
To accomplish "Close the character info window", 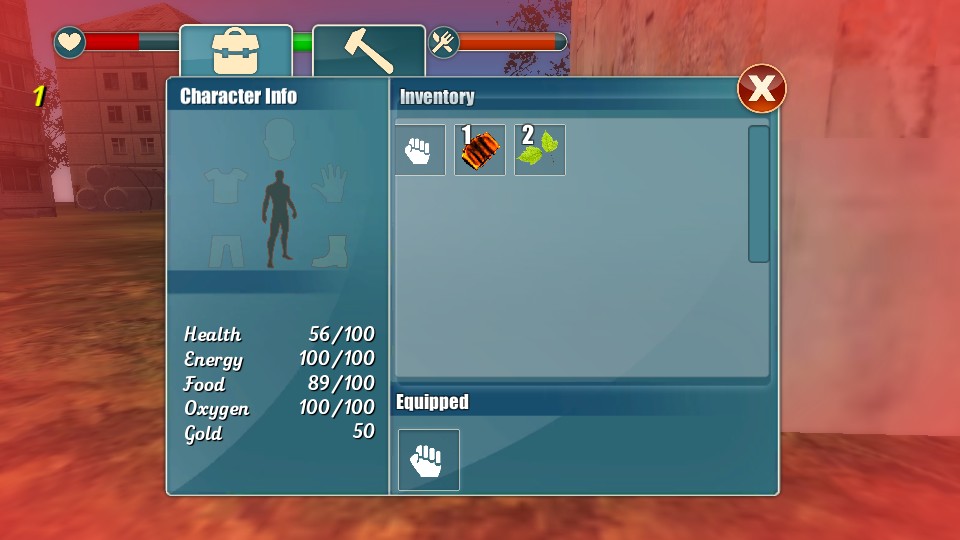I will (761, 90).
